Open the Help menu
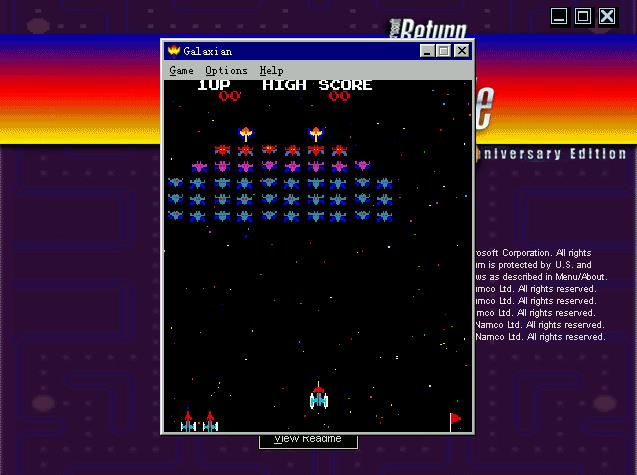 [271, 71]
